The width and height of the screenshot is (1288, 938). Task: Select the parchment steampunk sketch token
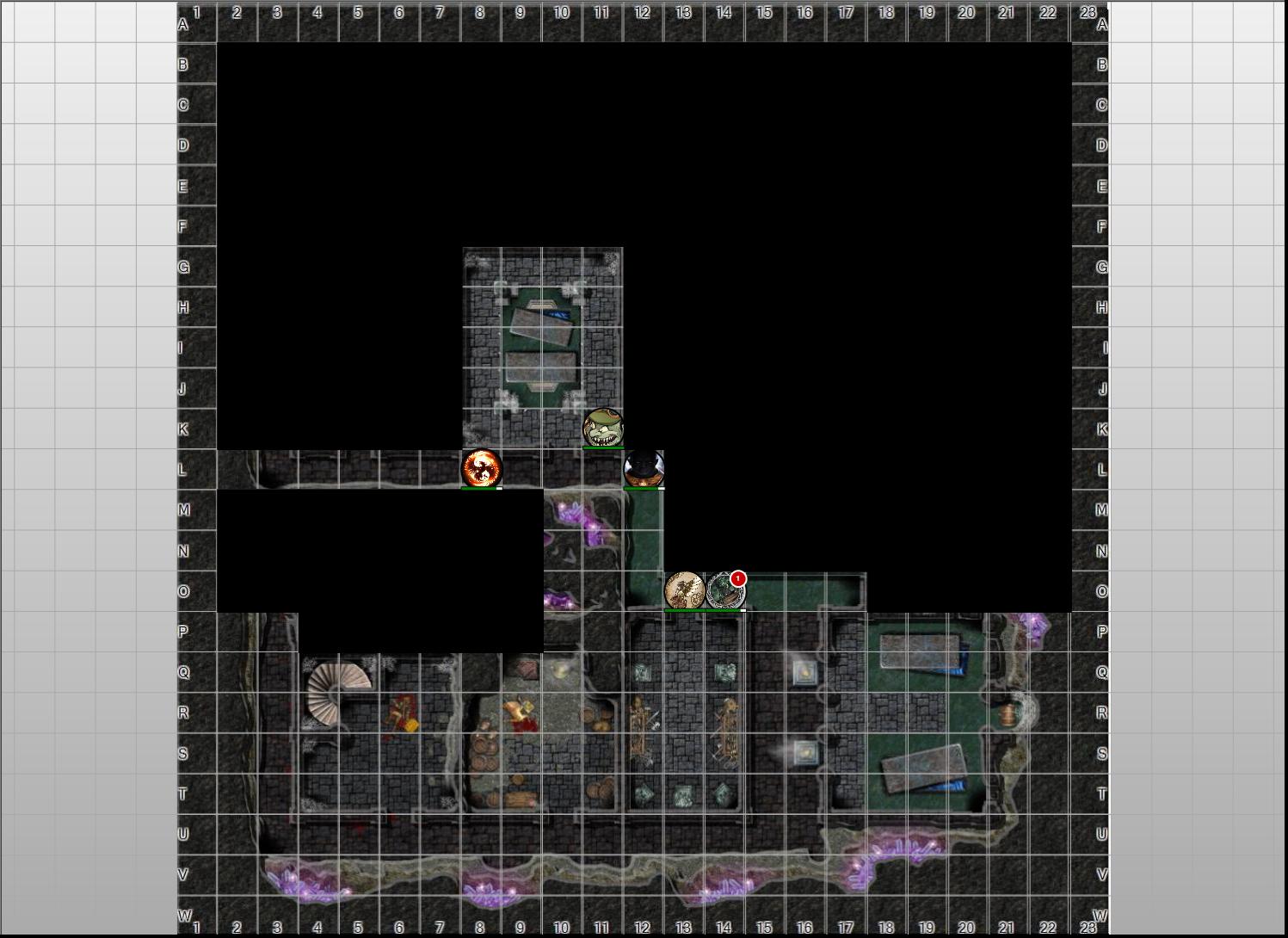[x=685, y=590]
